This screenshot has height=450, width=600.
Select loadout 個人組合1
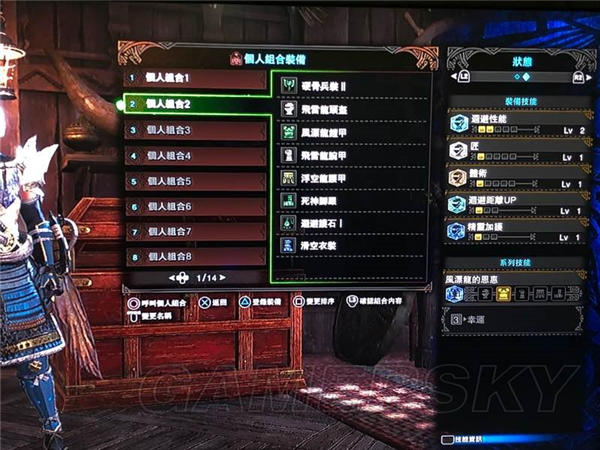coord(195,77)
